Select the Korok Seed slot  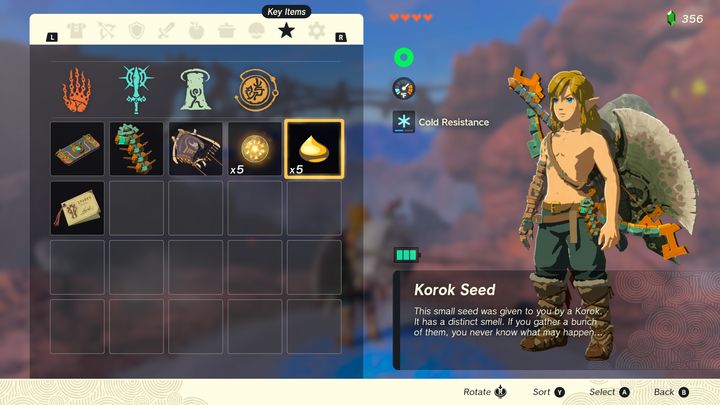(314, 149)
